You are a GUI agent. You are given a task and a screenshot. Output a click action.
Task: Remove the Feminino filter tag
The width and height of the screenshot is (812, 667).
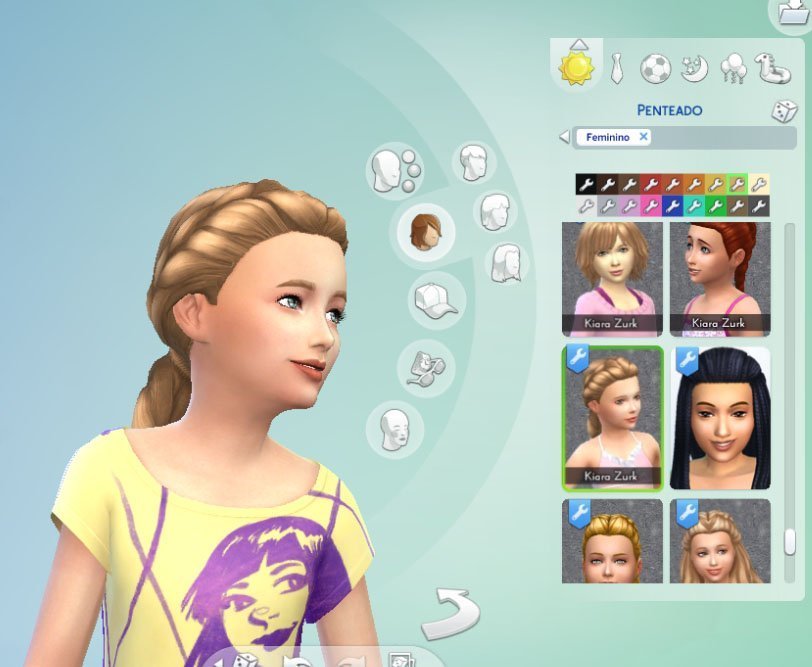pos(643,137)
